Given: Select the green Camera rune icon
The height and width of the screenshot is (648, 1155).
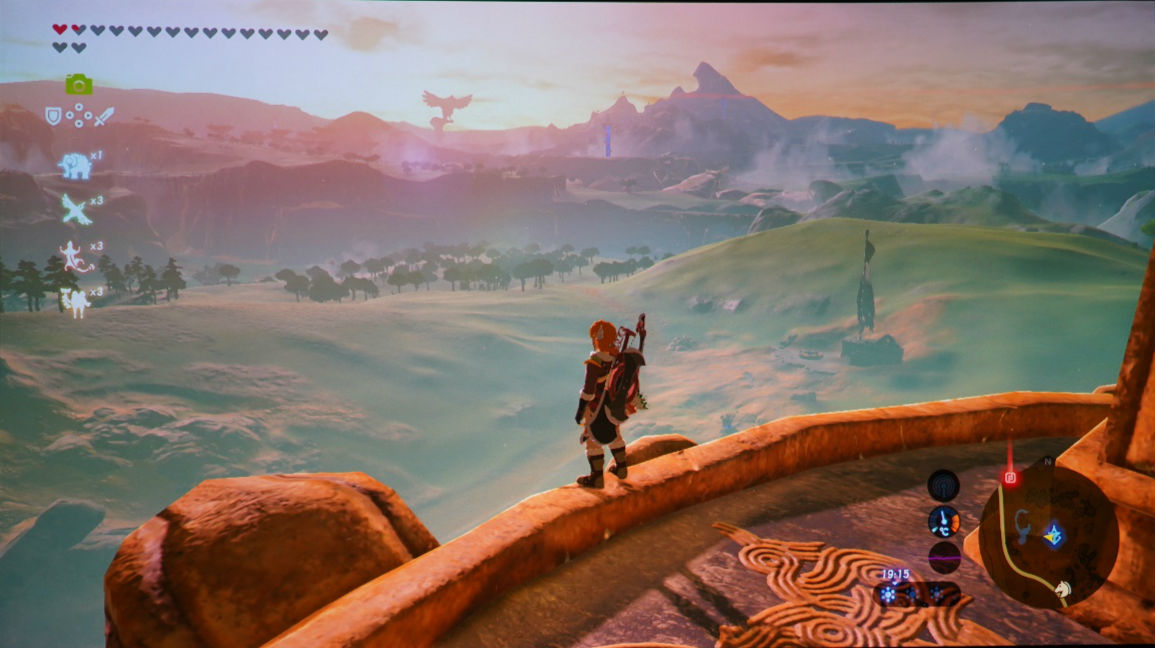Looking at the screenshot, I should point(79,85).
